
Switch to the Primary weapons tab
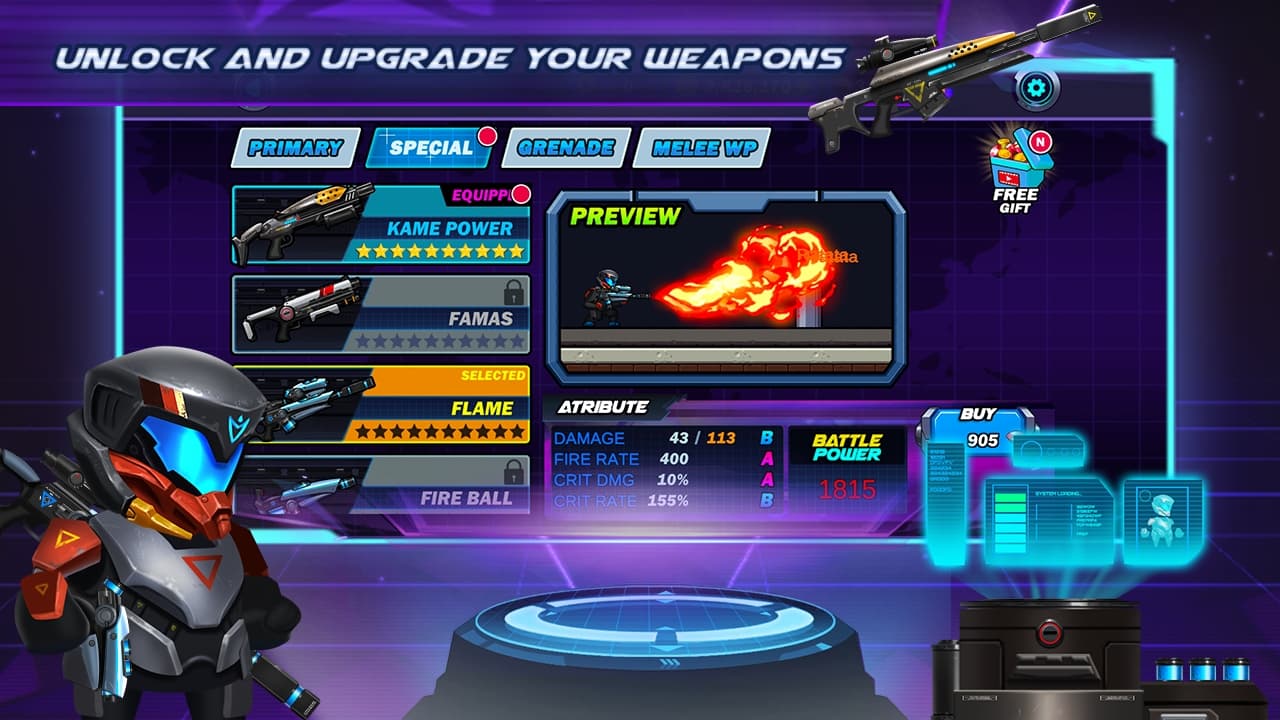click(x=295, y=148)
